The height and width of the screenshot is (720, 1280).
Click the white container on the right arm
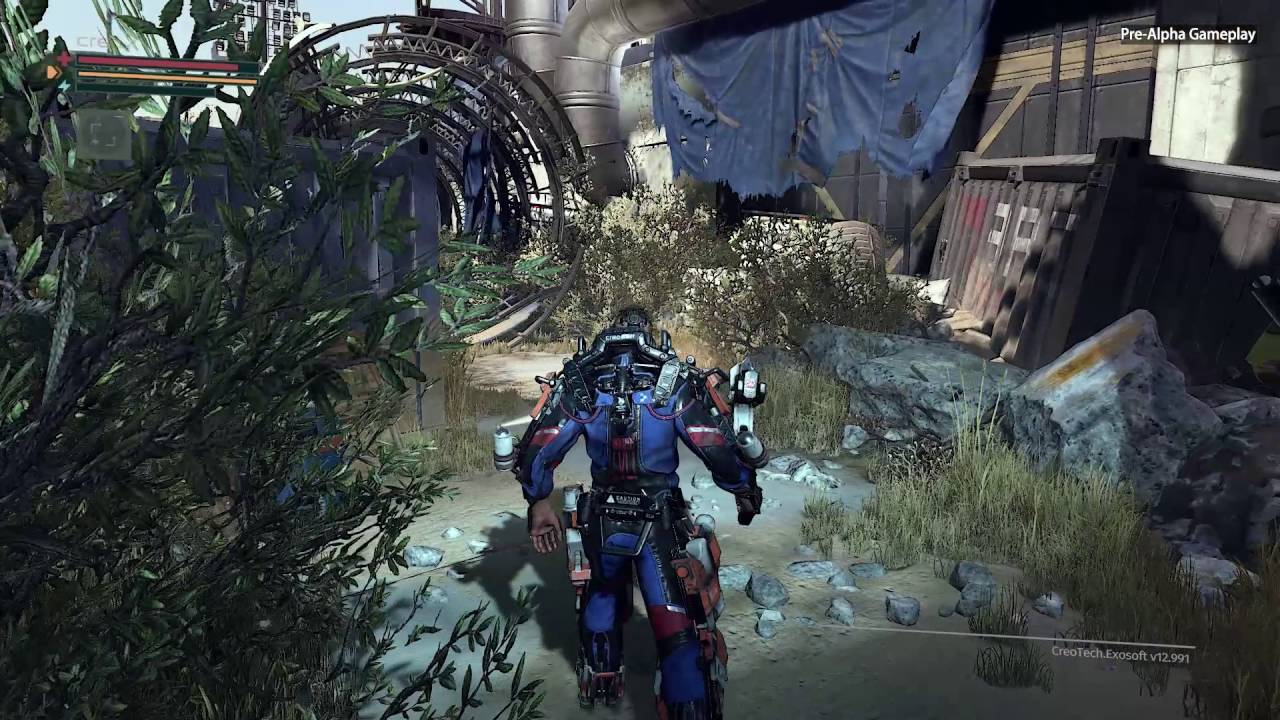click(752, 383)
